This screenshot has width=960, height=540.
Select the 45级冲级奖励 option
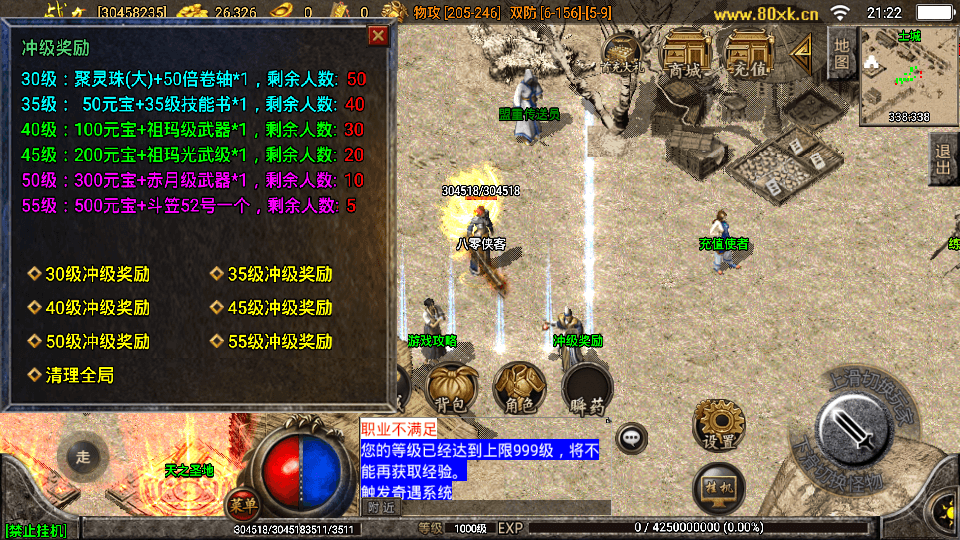(272, 307)
